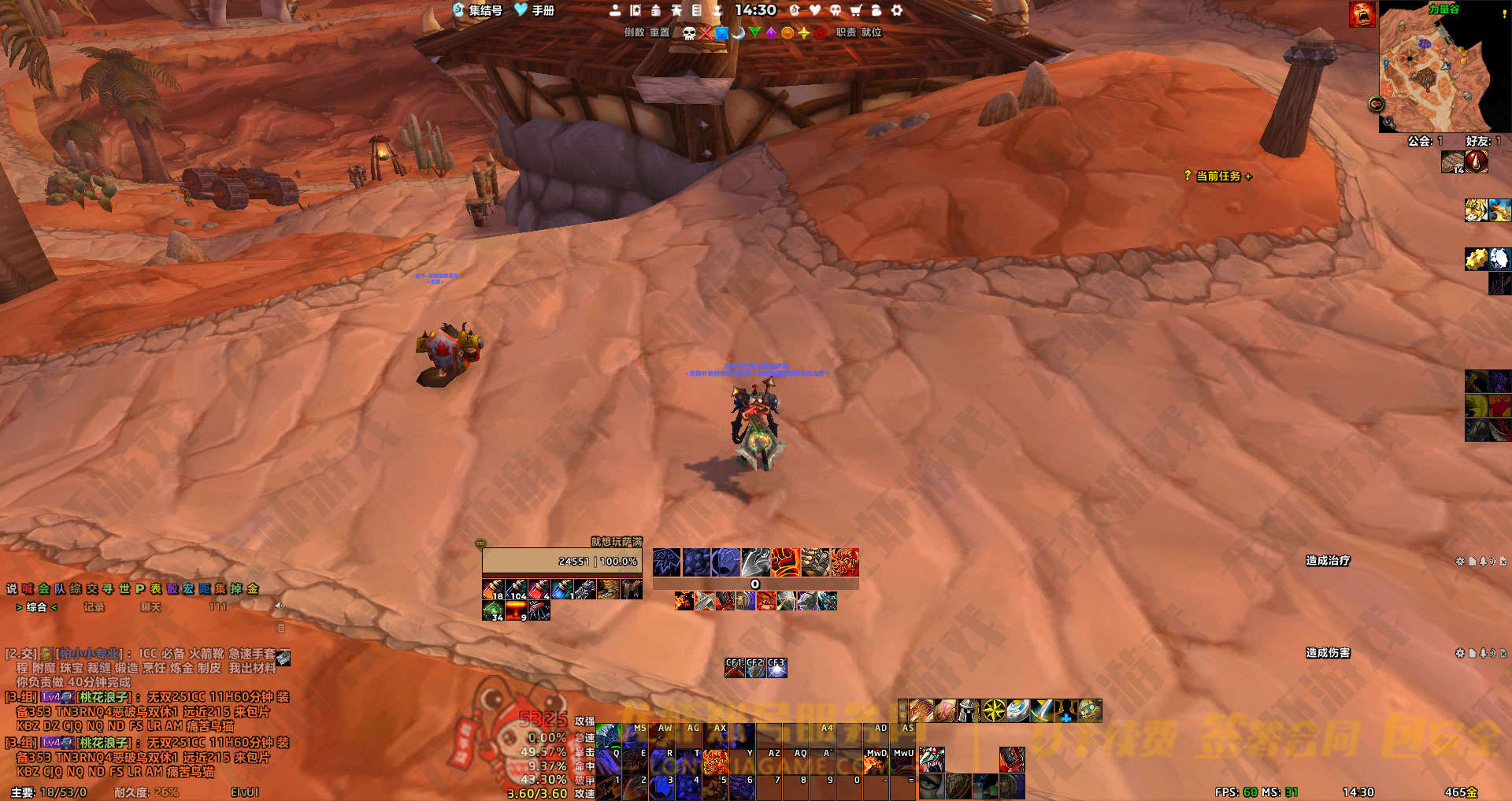Open the shopping cart in the top bar
1512x801 pixels.
pyautogui.click(x=855, y=10)
